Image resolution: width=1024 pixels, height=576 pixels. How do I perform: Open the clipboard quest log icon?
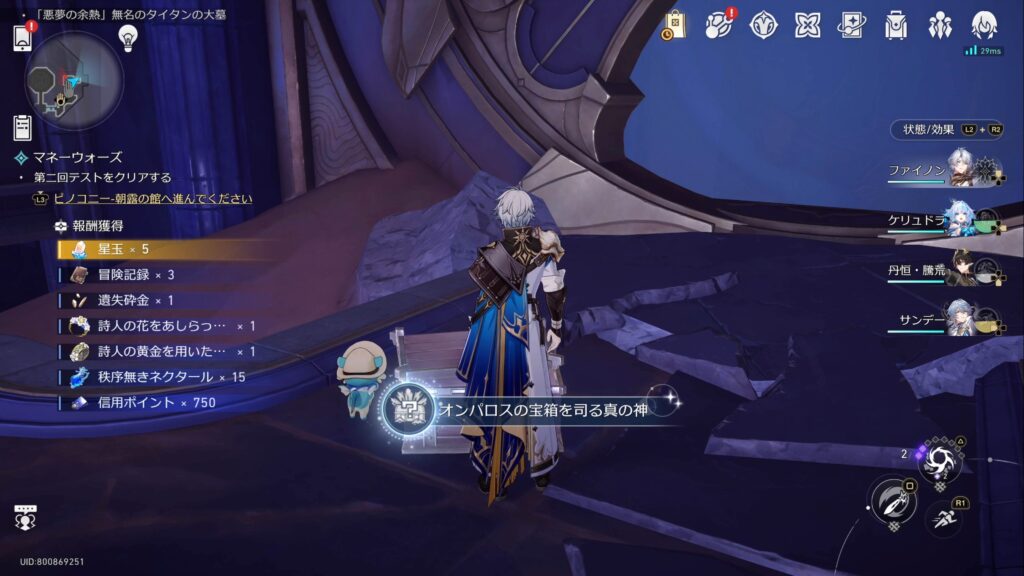tap(23, 127)
